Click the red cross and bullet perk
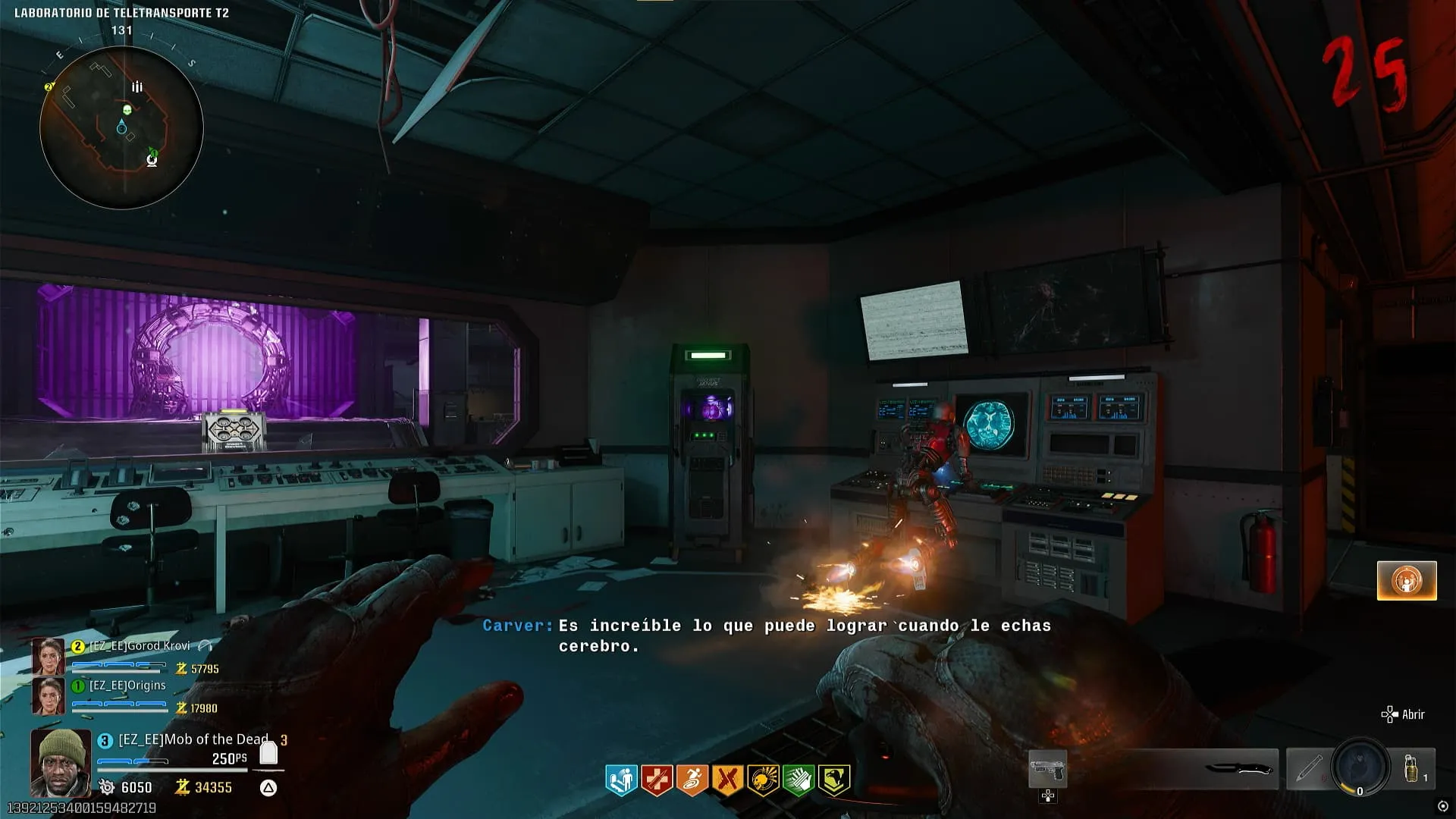This screenshot has height=819, width=1456. pyautogui.click(x=657, y=780)
